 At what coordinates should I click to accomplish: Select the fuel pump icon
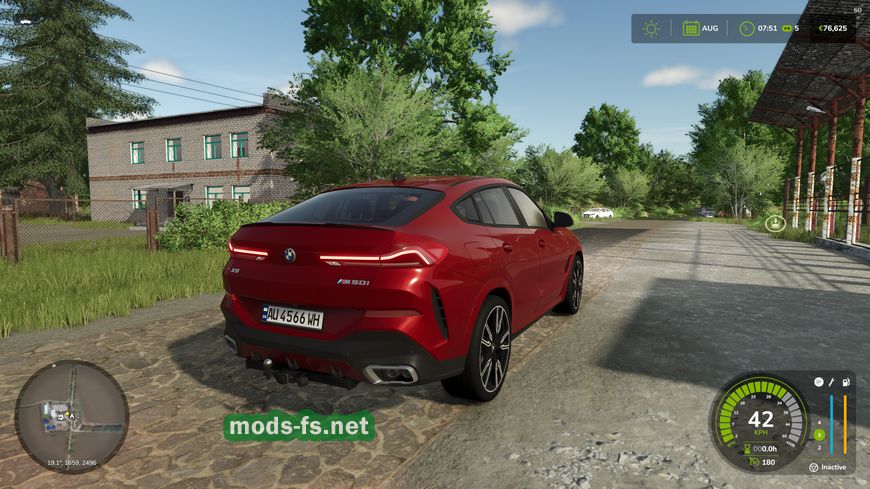coord(846,382)
